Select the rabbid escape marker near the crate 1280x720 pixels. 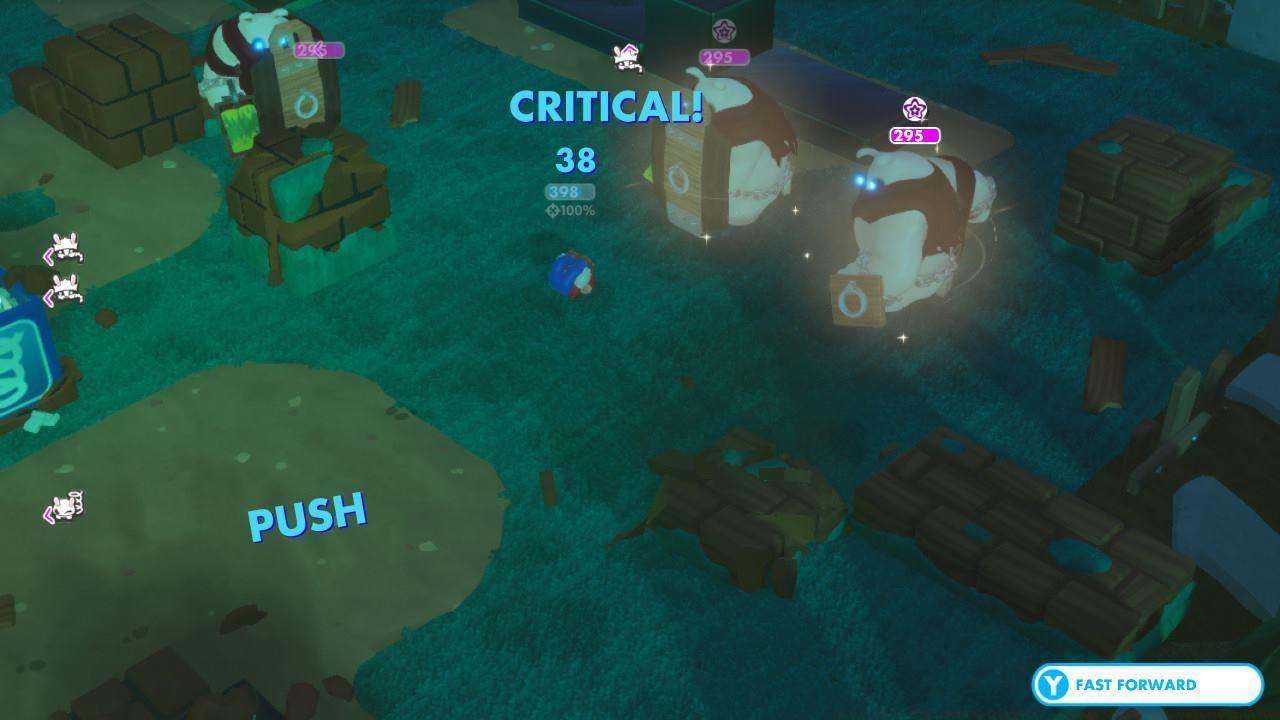coord(625,58)
